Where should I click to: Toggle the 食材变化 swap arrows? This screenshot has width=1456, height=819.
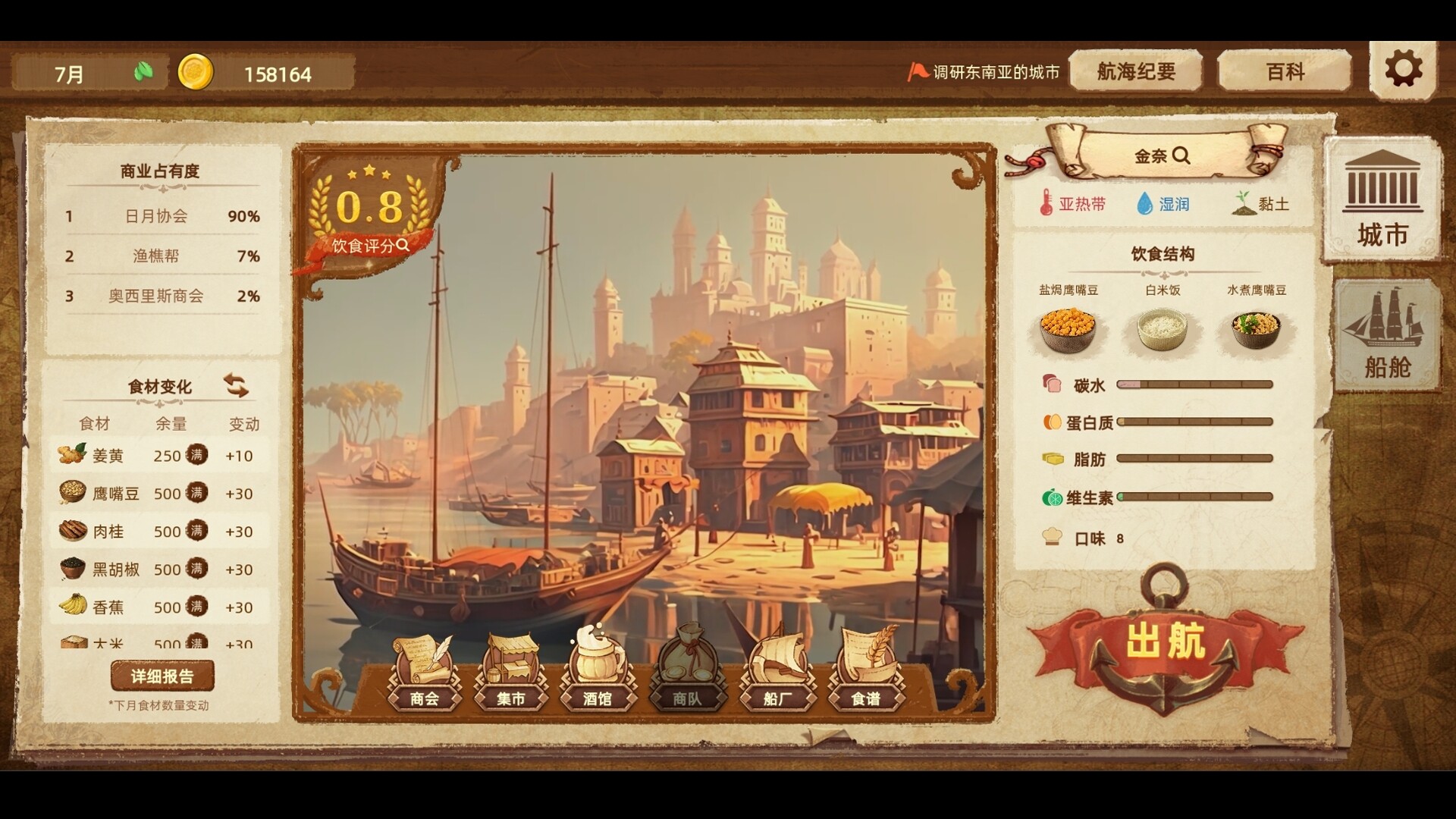236,385
